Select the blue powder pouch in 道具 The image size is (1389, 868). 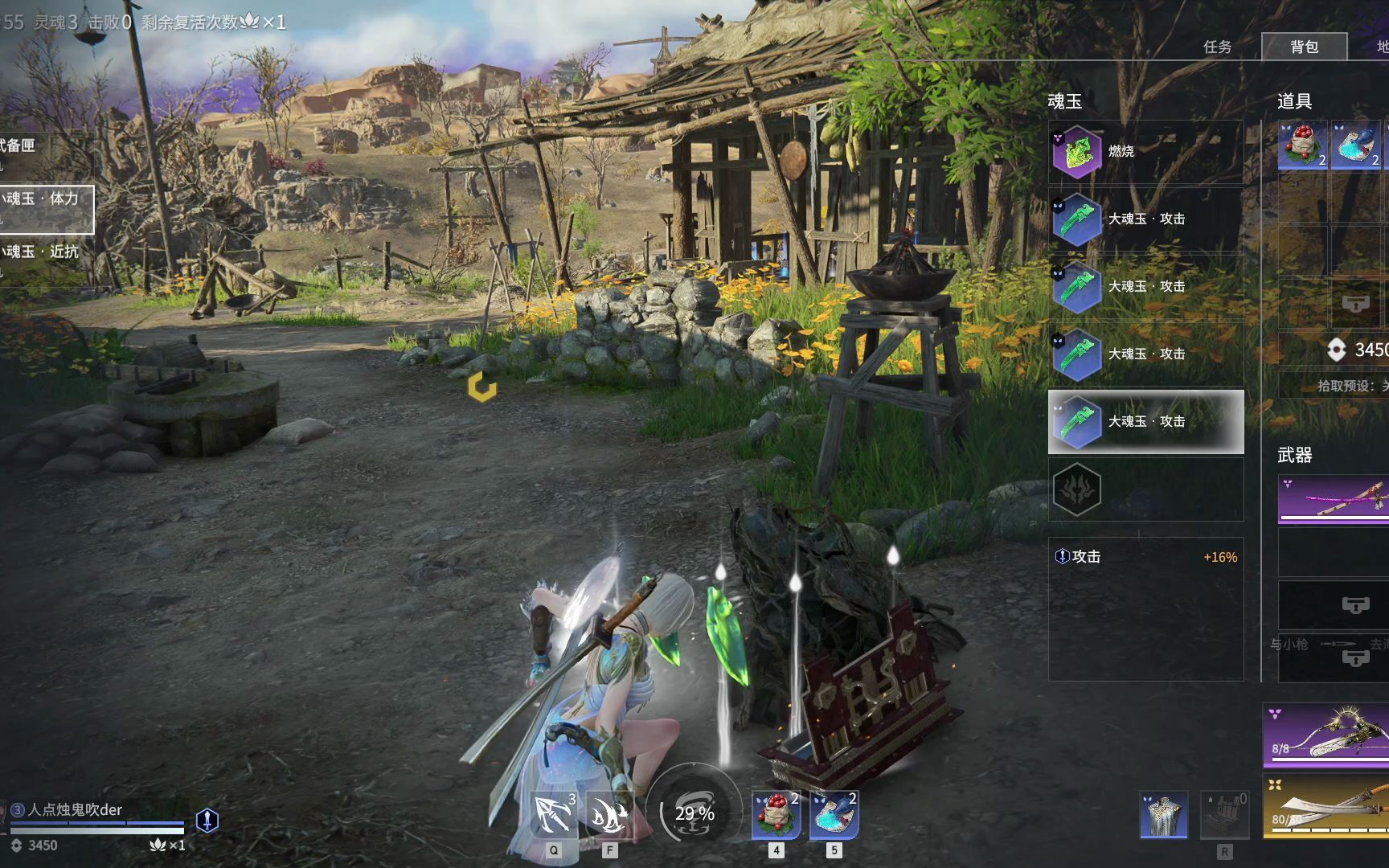(1355, 145)
